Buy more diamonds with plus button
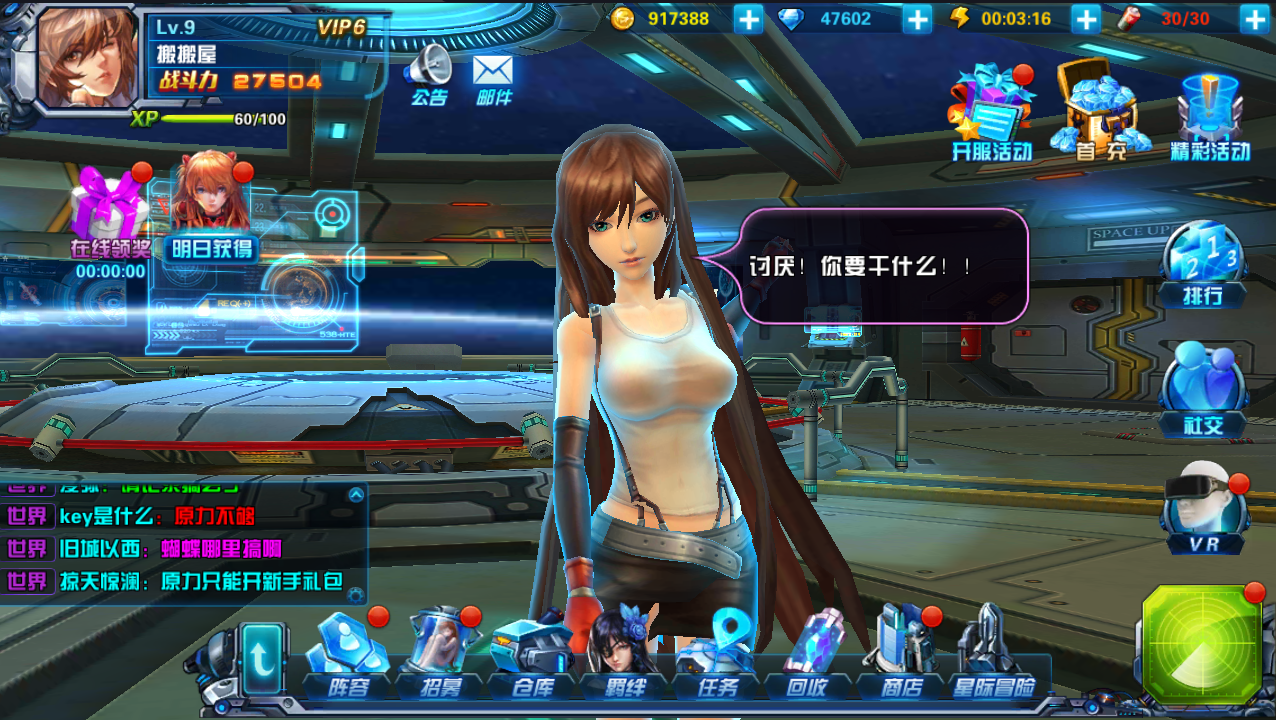Screen dimensions: 1276x720 pyautogui.click(x=917, y=18)
